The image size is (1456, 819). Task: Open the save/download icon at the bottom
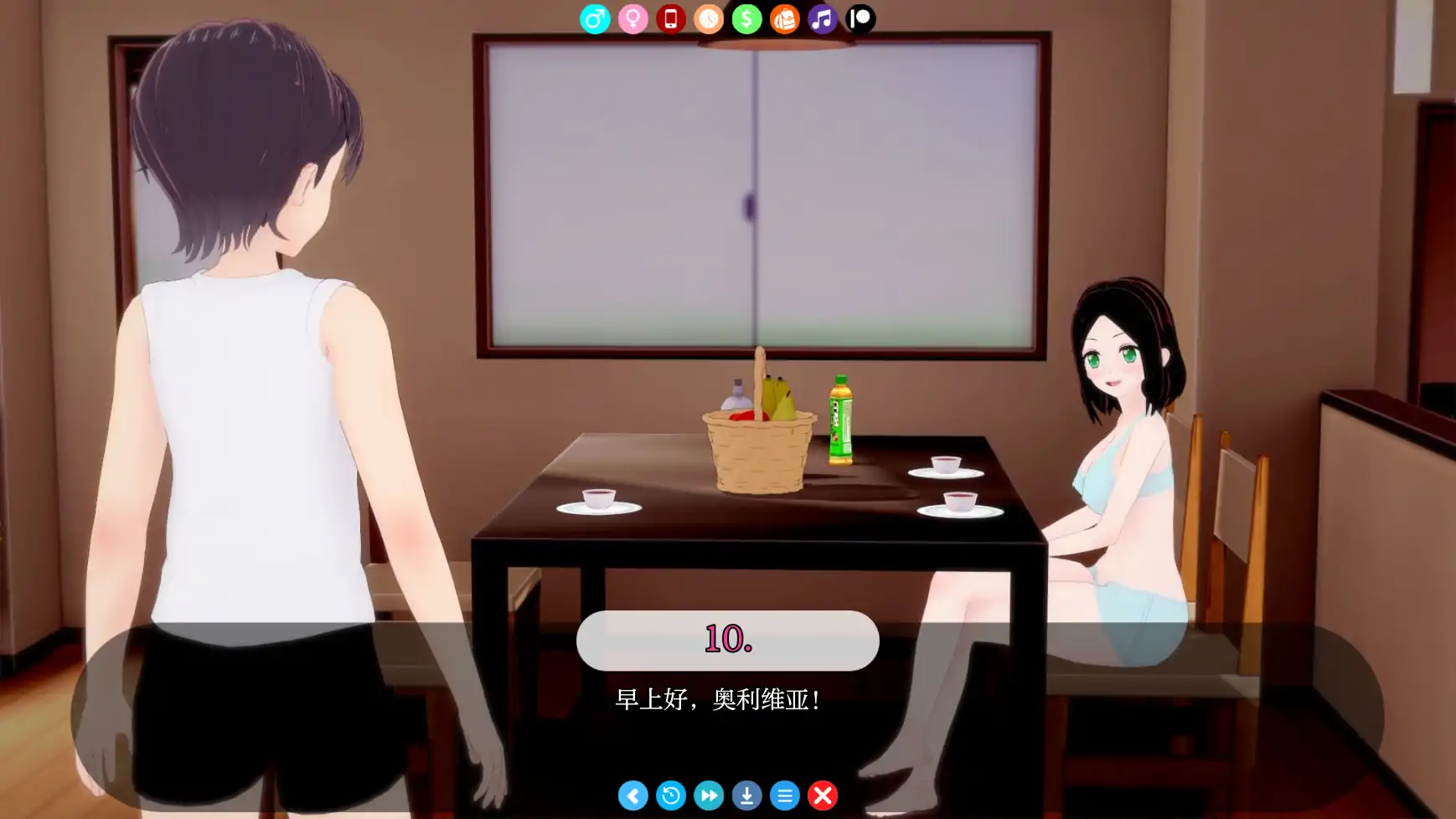point(747,796)
